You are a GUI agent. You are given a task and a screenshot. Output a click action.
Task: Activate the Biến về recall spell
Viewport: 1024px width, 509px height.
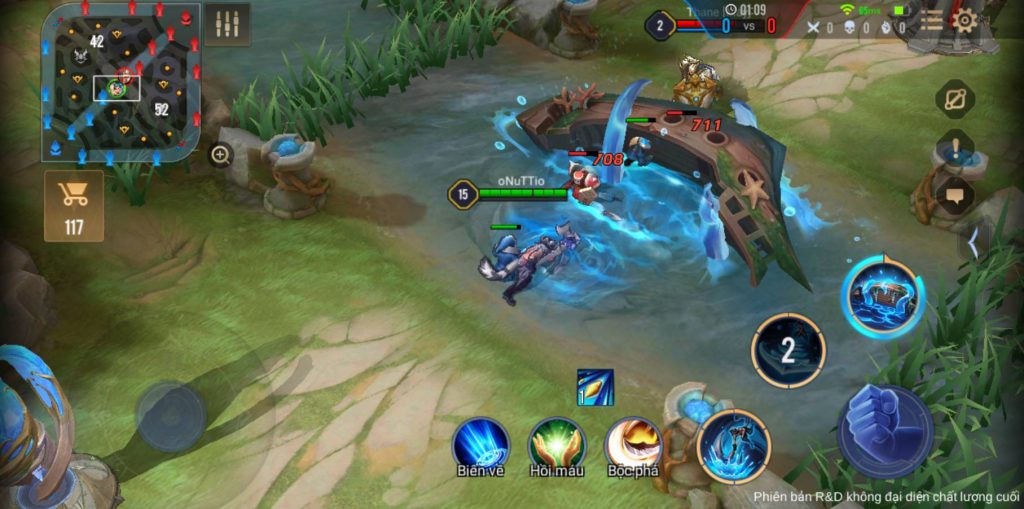point(481,443)
